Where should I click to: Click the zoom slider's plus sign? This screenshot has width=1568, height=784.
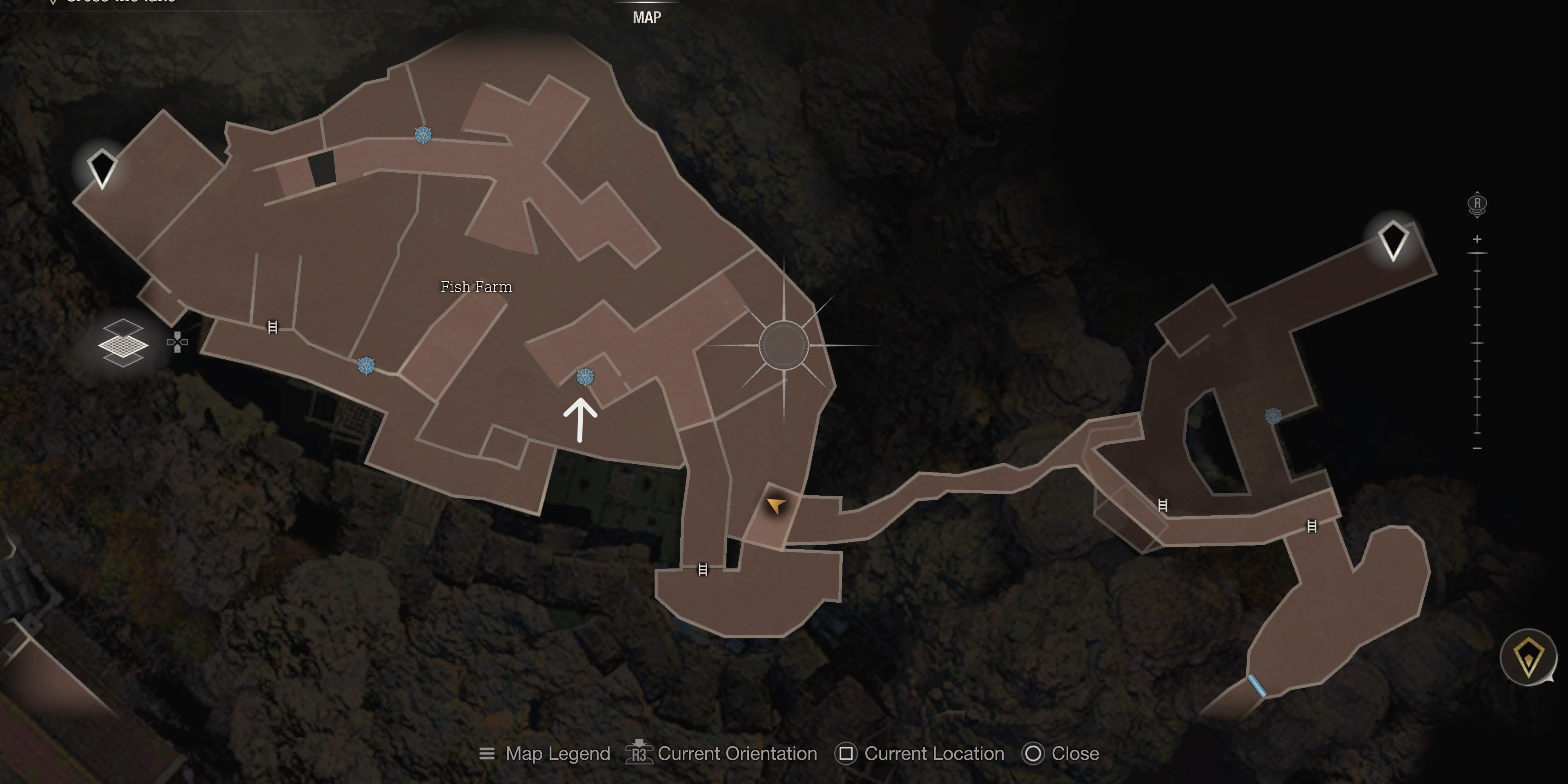tap(1477, 239)
